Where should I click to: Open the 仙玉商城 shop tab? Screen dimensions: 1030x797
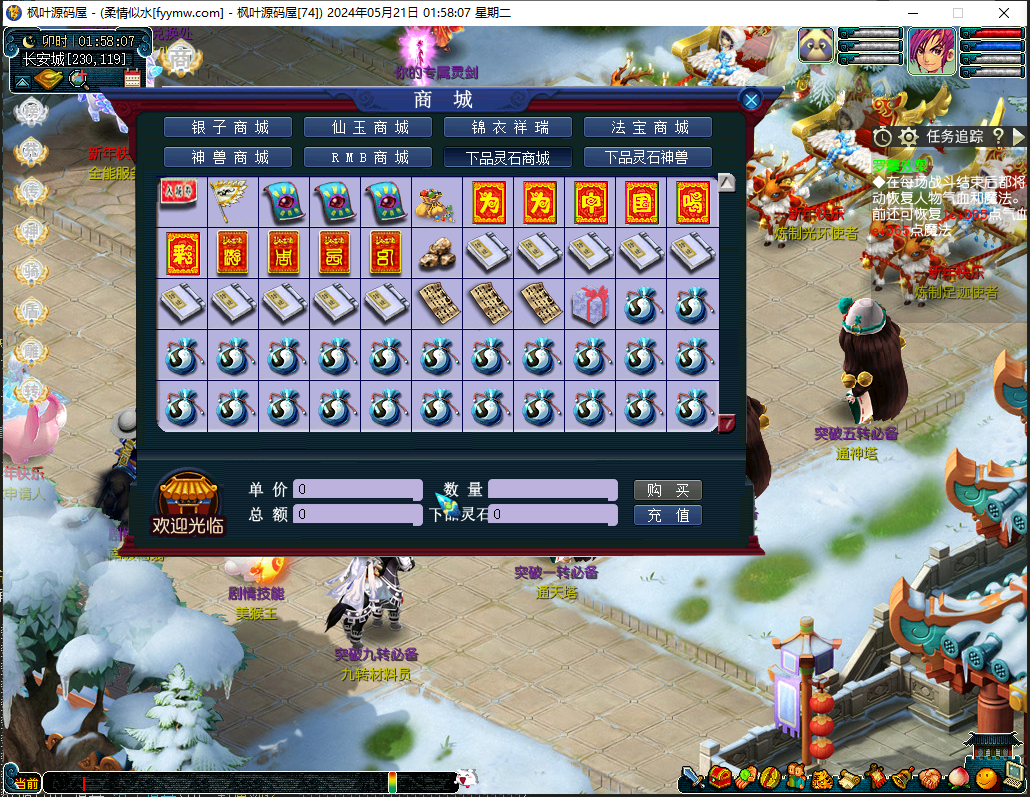[369, 127]
